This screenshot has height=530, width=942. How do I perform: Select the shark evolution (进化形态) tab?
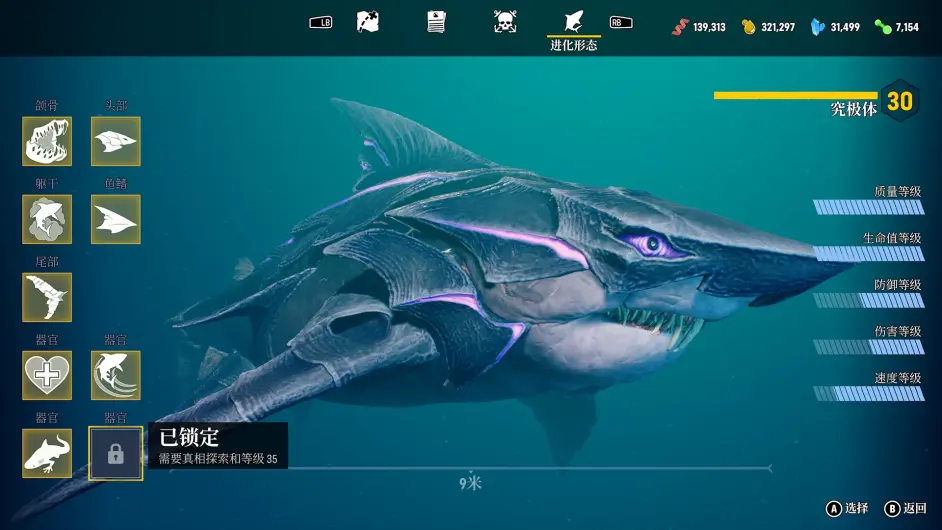[x=574, y=22]
